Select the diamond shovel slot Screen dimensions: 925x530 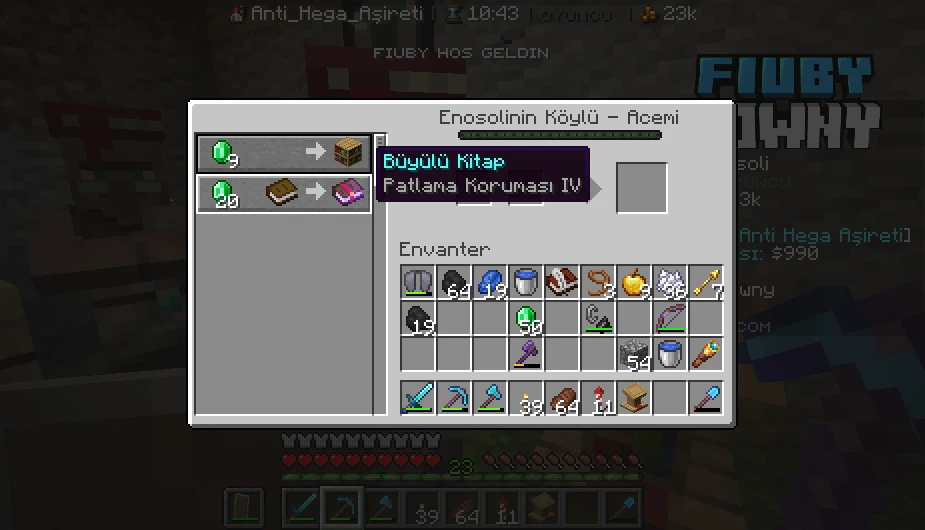705,397
